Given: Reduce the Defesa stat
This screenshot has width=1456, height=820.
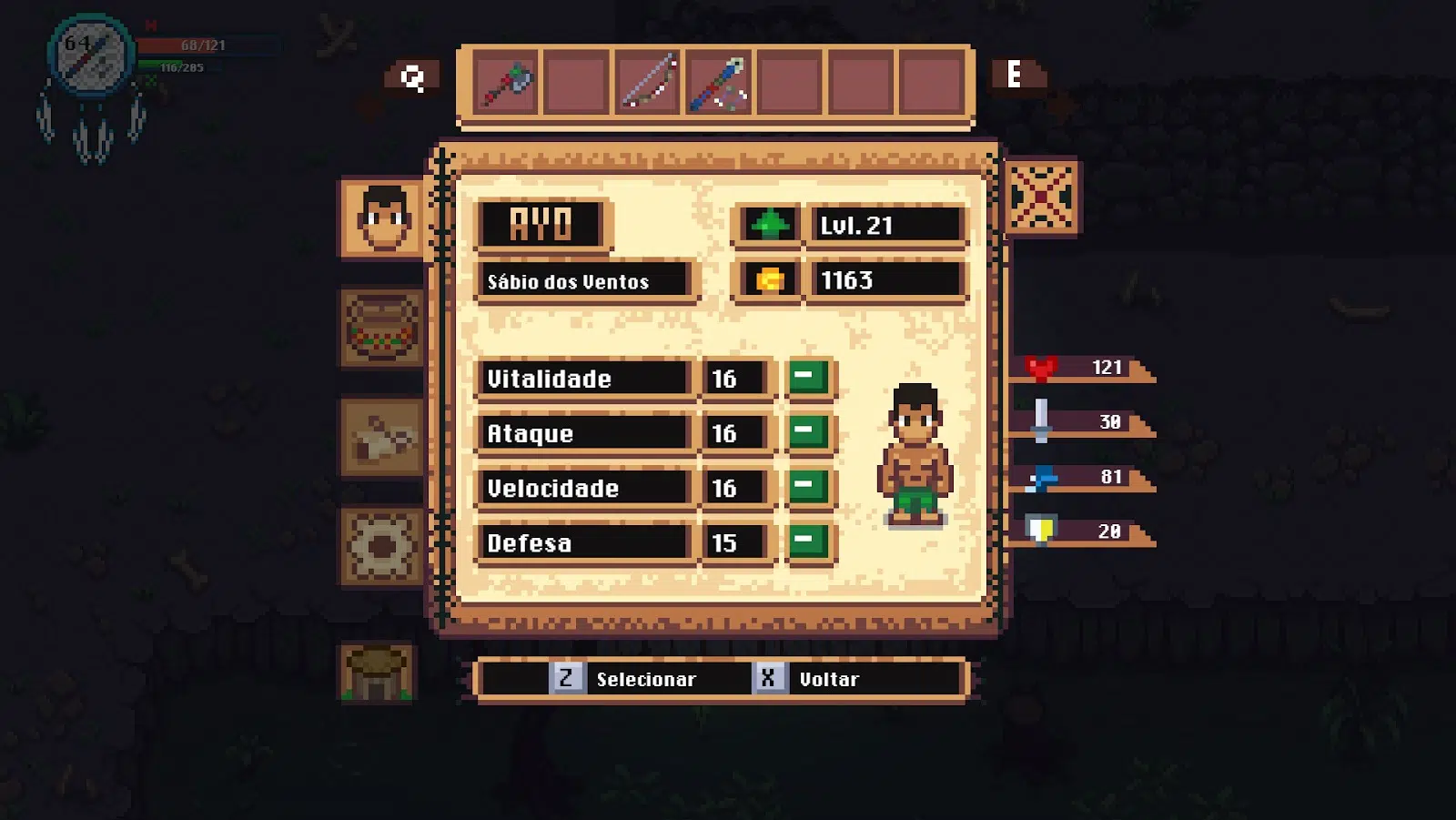Looking at the screenshot, I should click(x=807, y=542).
